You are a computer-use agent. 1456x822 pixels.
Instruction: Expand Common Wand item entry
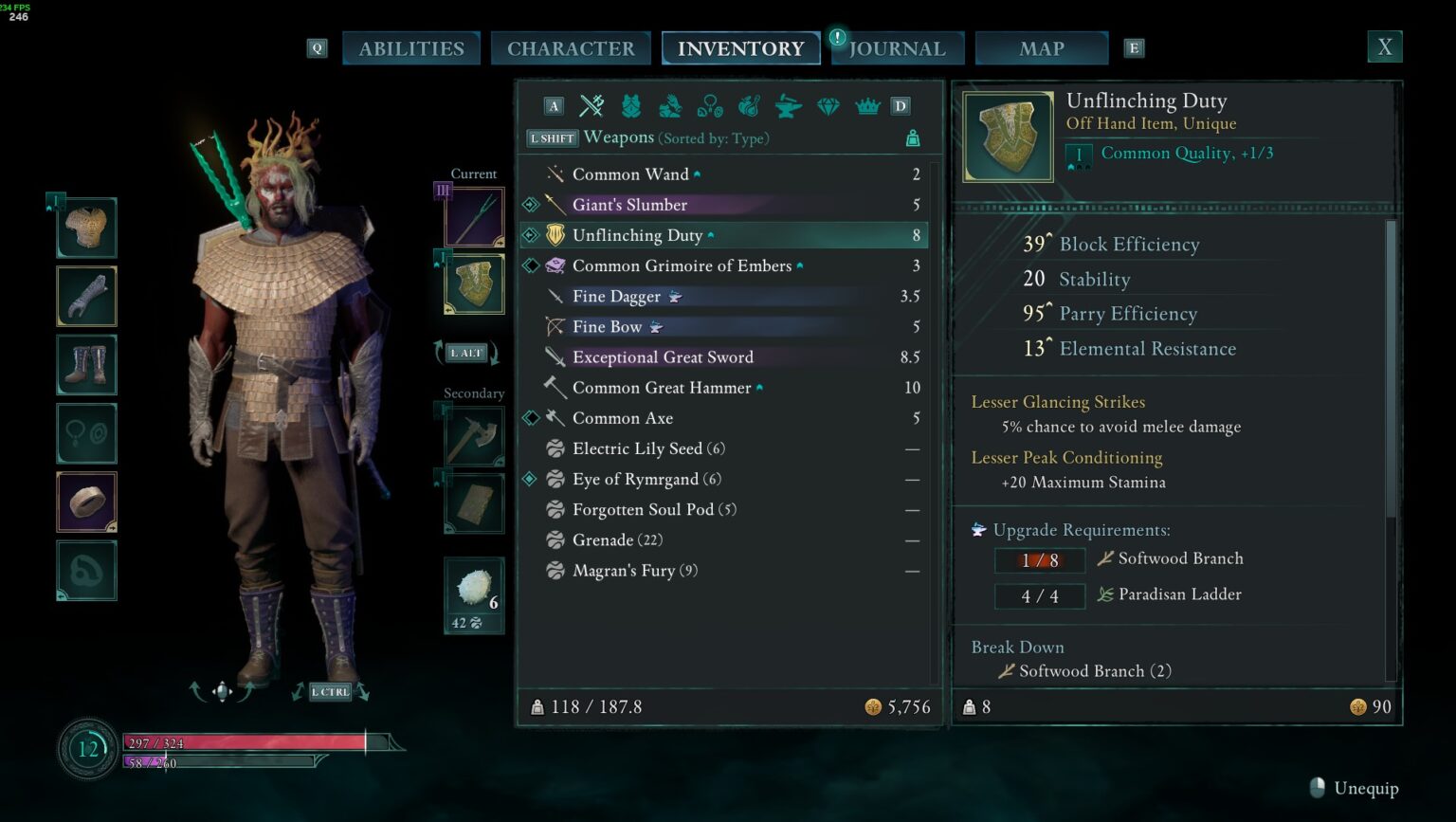pyautogui.click(x=699, y=173)
